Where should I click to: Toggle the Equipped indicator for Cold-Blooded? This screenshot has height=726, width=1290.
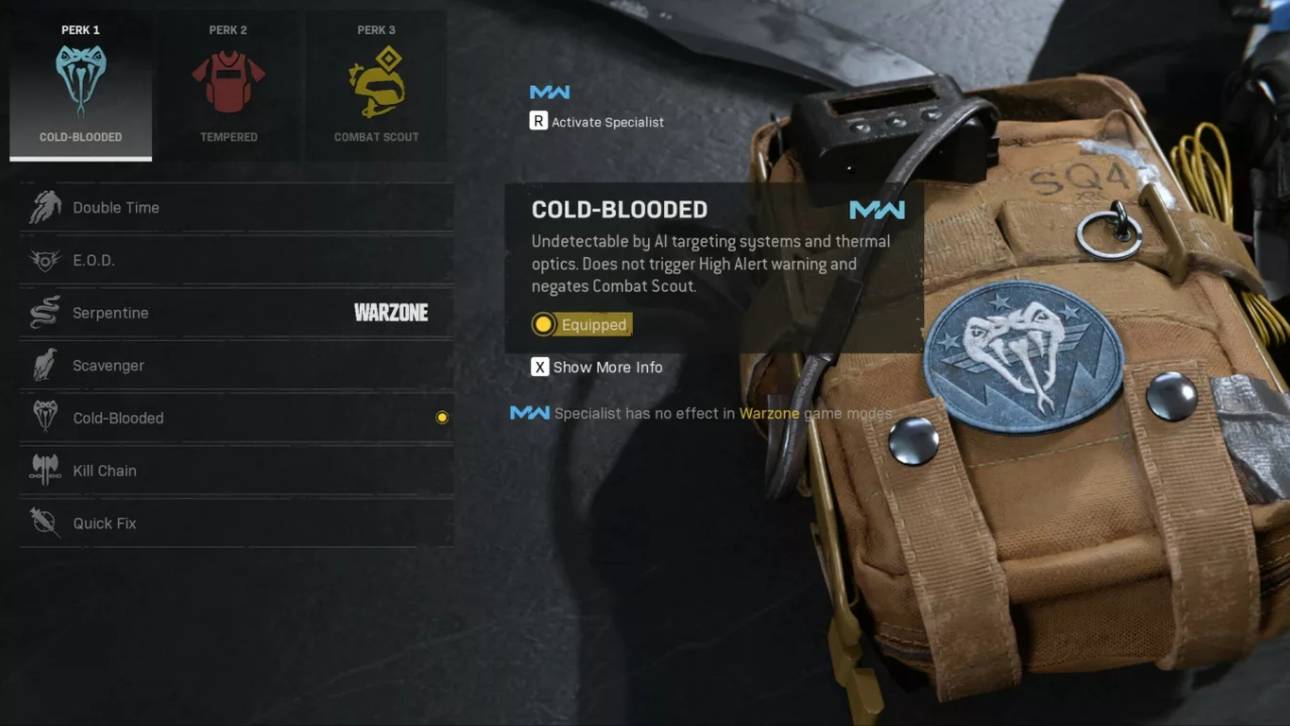(x=581, y=324)
